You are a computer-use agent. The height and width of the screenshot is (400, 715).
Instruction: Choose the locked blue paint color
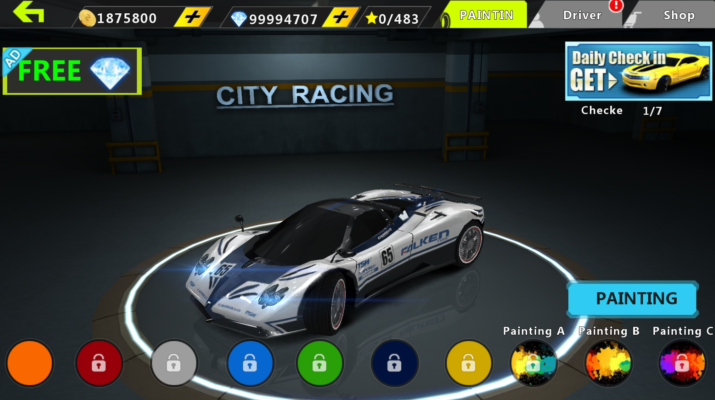[250, 363]
